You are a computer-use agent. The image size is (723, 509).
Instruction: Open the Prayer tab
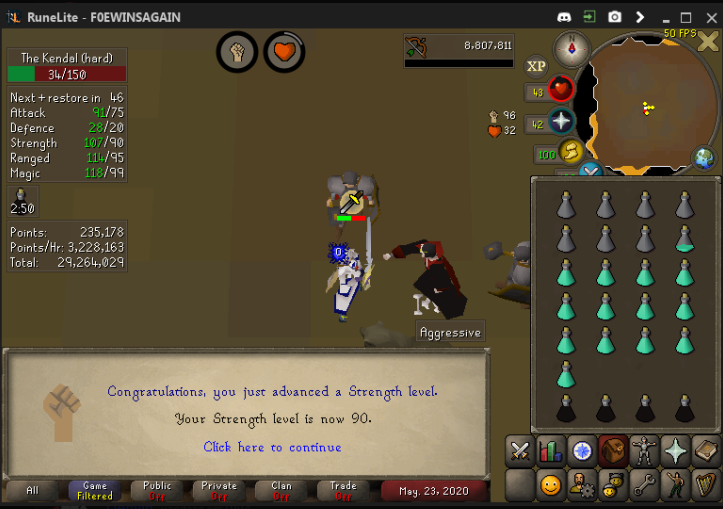coord(676,451)
